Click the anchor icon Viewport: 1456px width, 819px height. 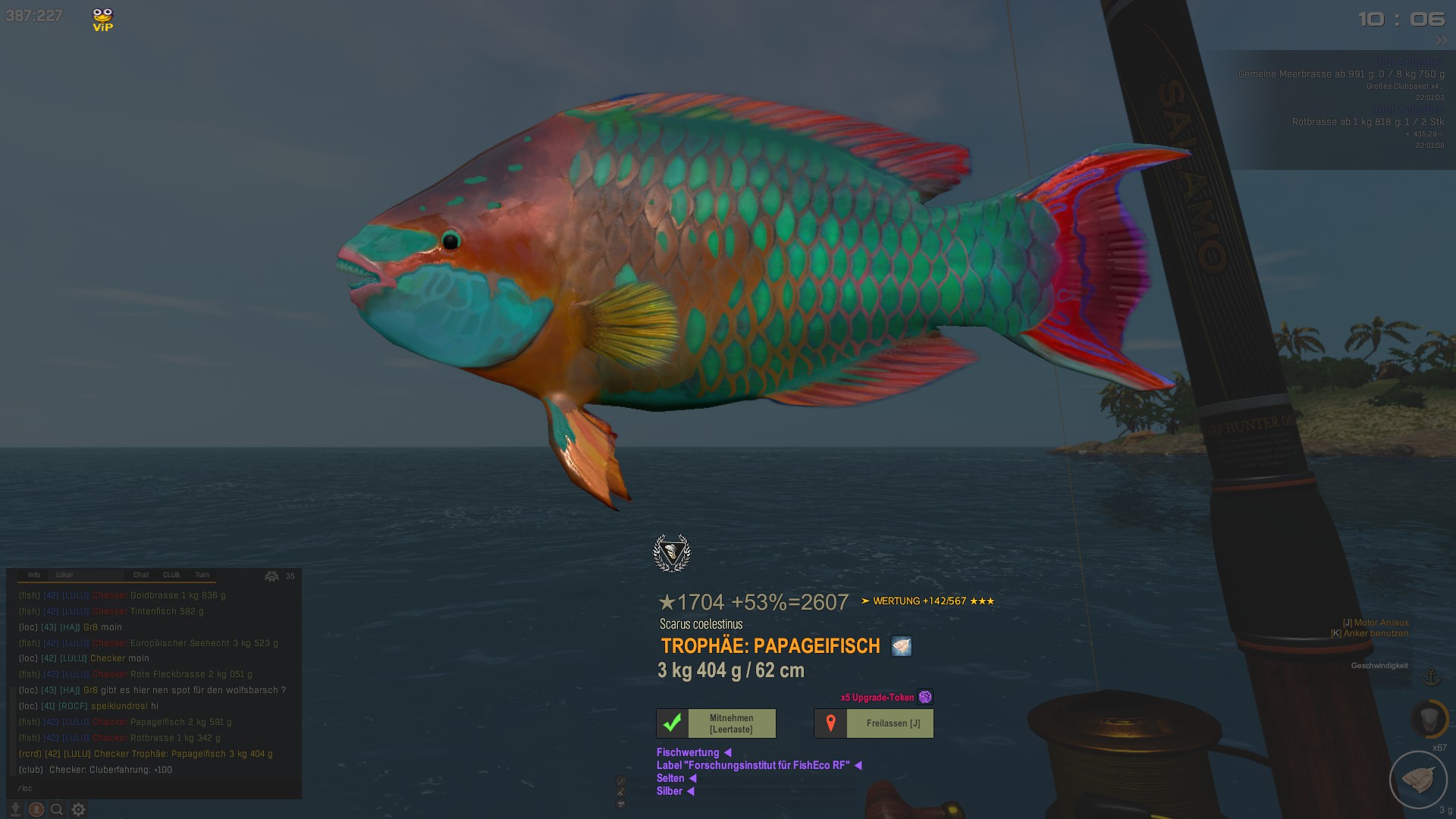1431,676
